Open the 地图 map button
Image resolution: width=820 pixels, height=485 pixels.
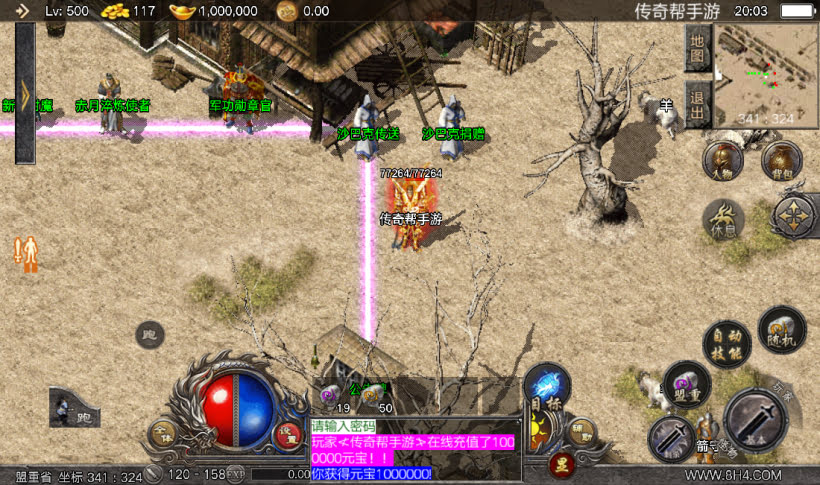(698, 46)
